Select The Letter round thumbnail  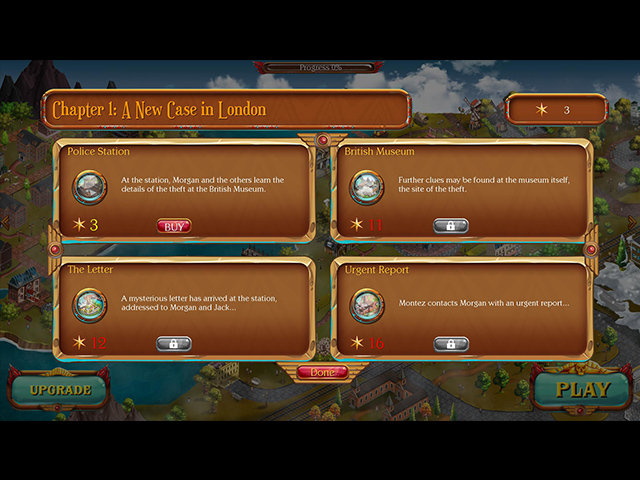[89, 305]
